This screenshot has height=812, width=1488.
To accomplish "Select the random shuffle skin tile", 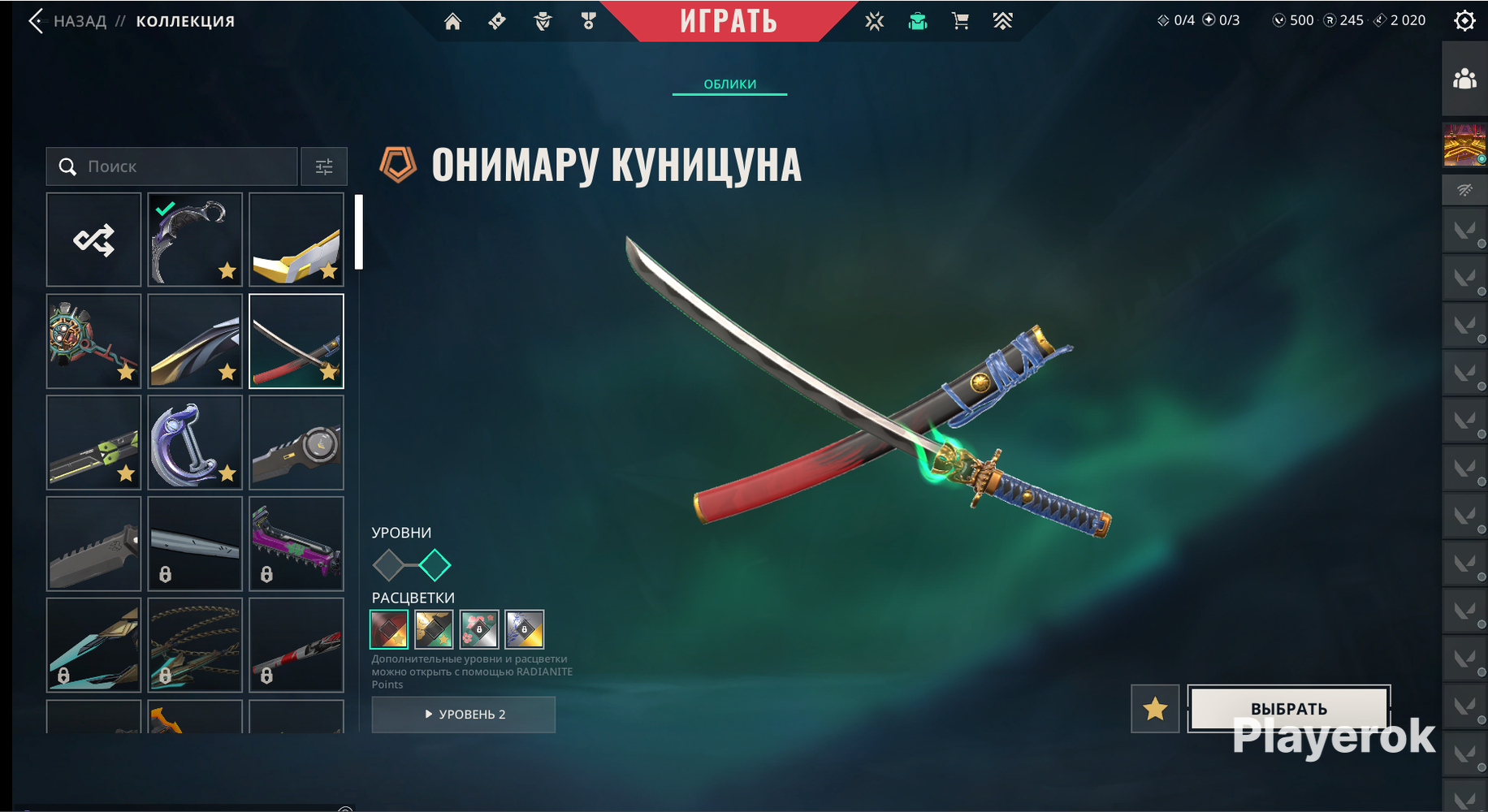I will click(x=94, y=240).
